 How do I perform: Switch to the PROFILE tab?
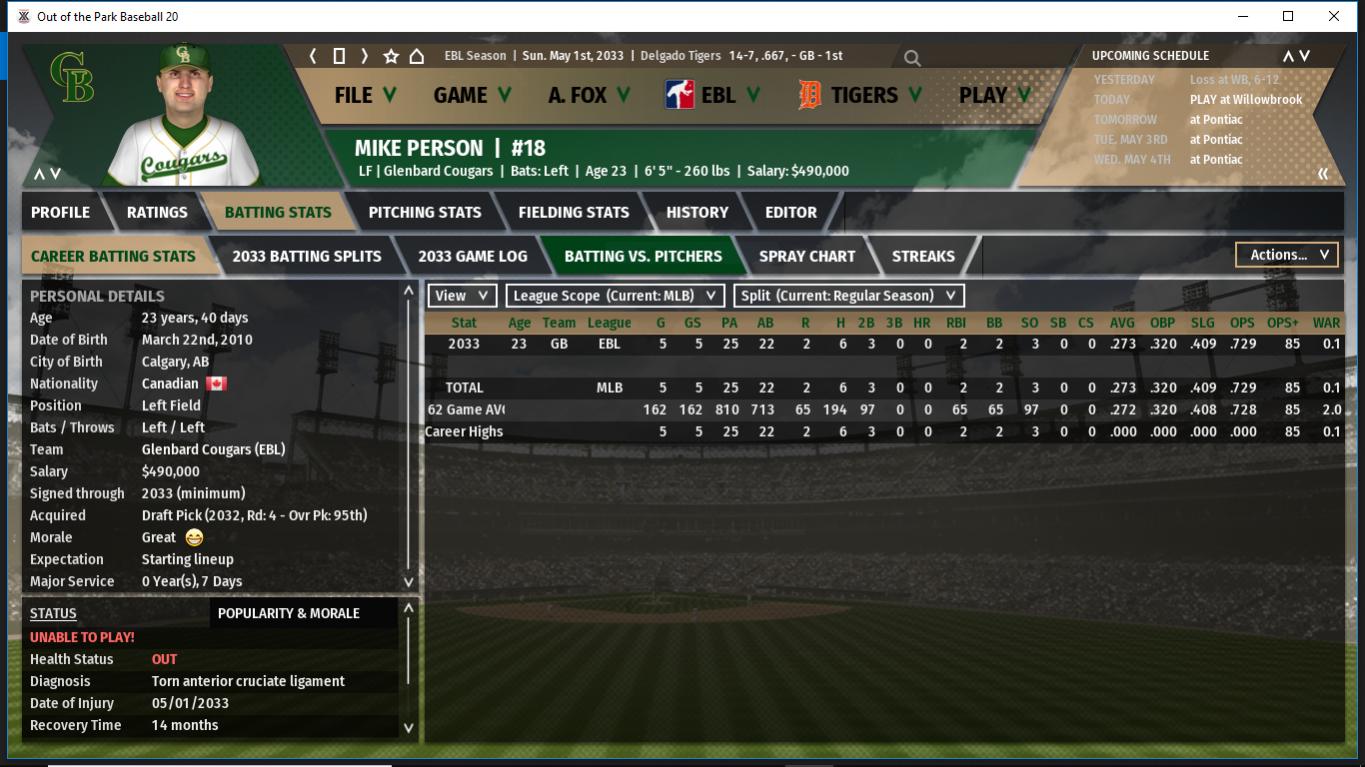(x=60, y=212)
